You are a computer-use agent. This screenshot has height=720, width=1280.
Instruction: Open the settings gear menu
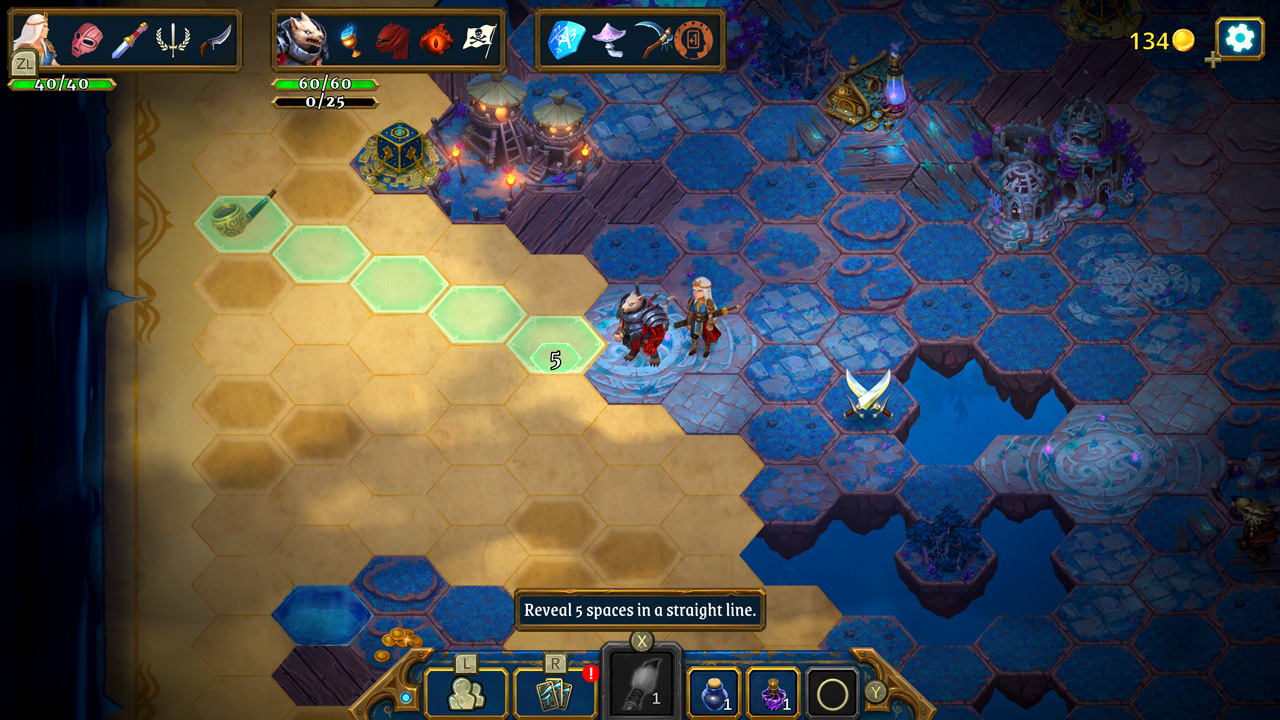click(1239, 39)
